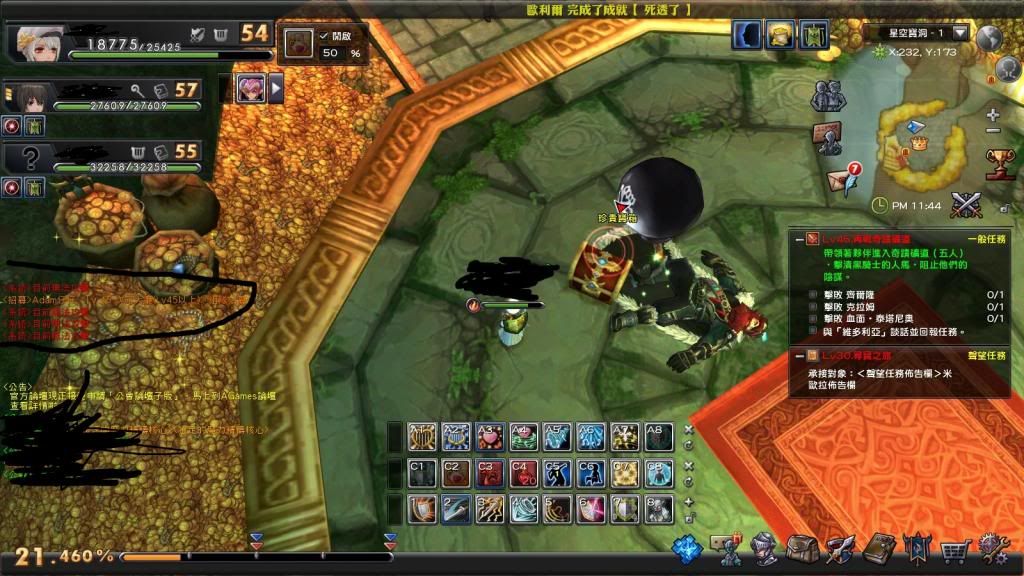Open the brown book journal icon
This screenshot has height=576, width=1024.
pos(879,547)
